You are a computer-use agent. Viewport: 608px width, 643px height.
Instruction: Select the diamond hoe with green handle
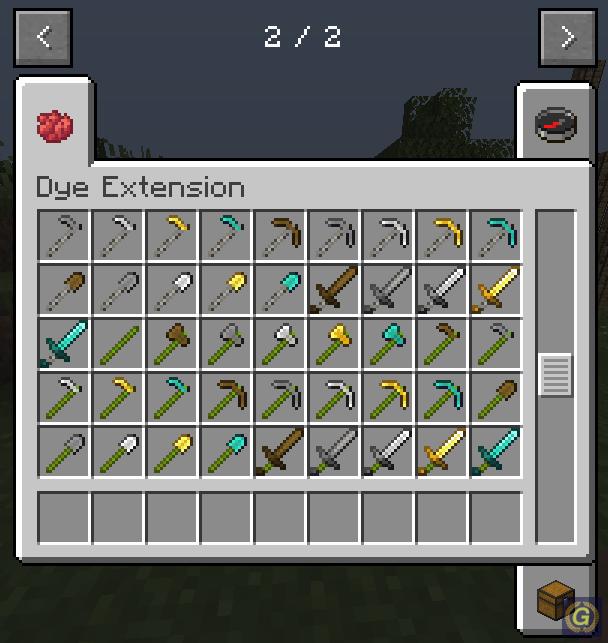(x=173, y=397)
